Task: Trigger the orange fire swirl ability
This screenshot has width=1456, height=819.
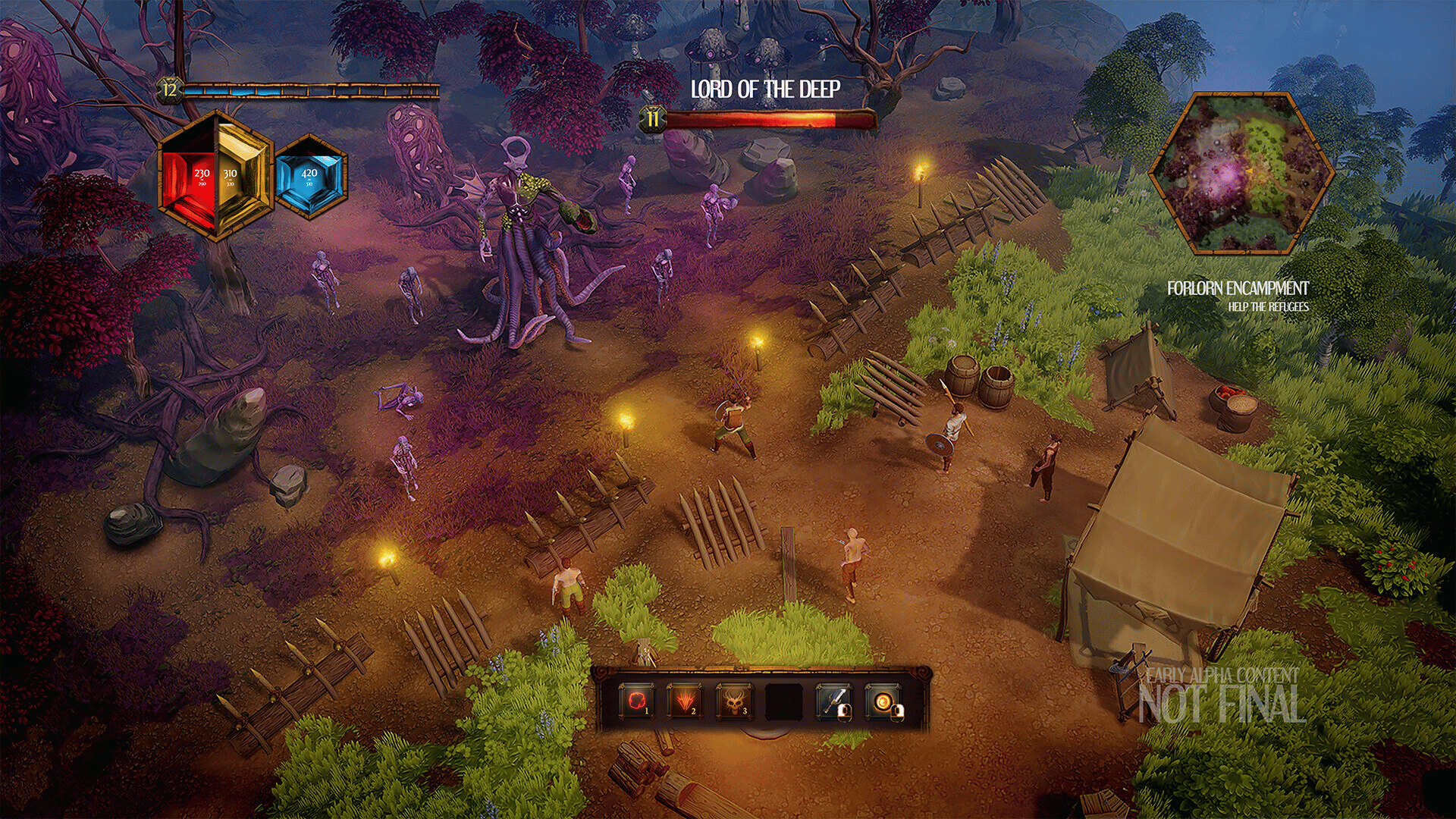Action: coord(883,701)
